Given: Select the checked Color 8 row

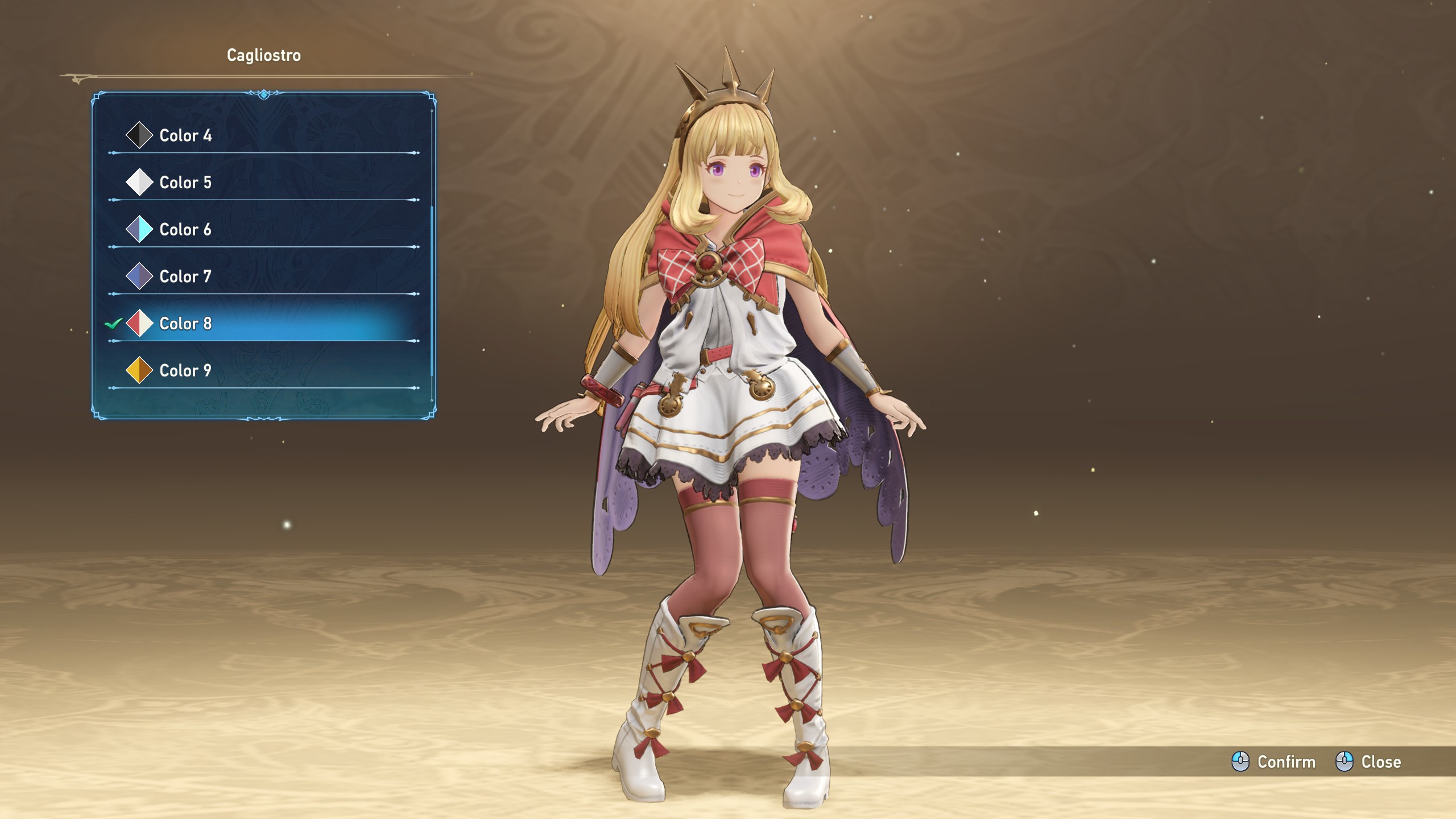Looking at the screenshot, I should (185, 324).
